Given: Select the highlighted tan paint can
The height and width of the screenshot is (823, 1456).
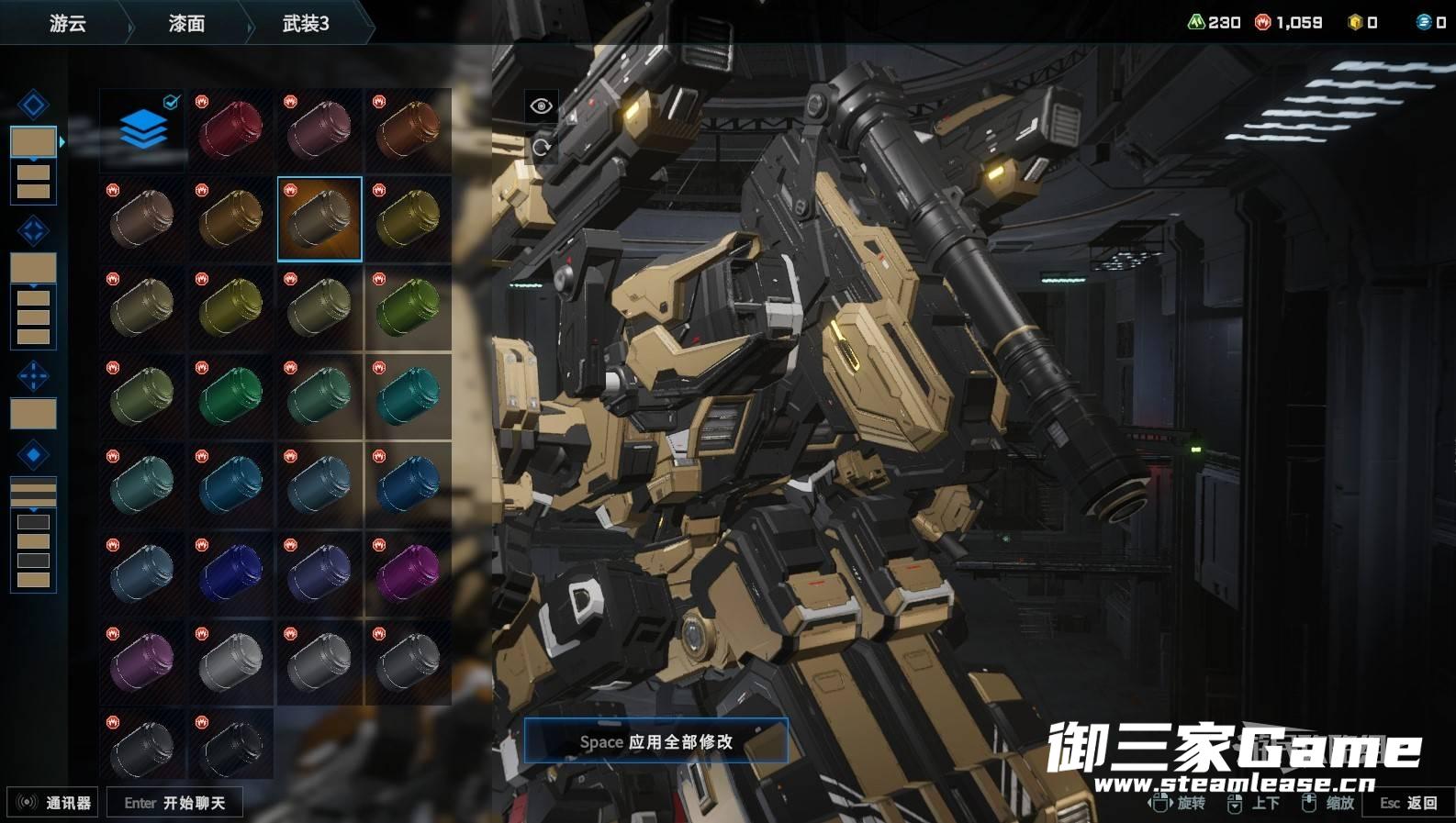Looking at the screenshot, I should [319, 218].
